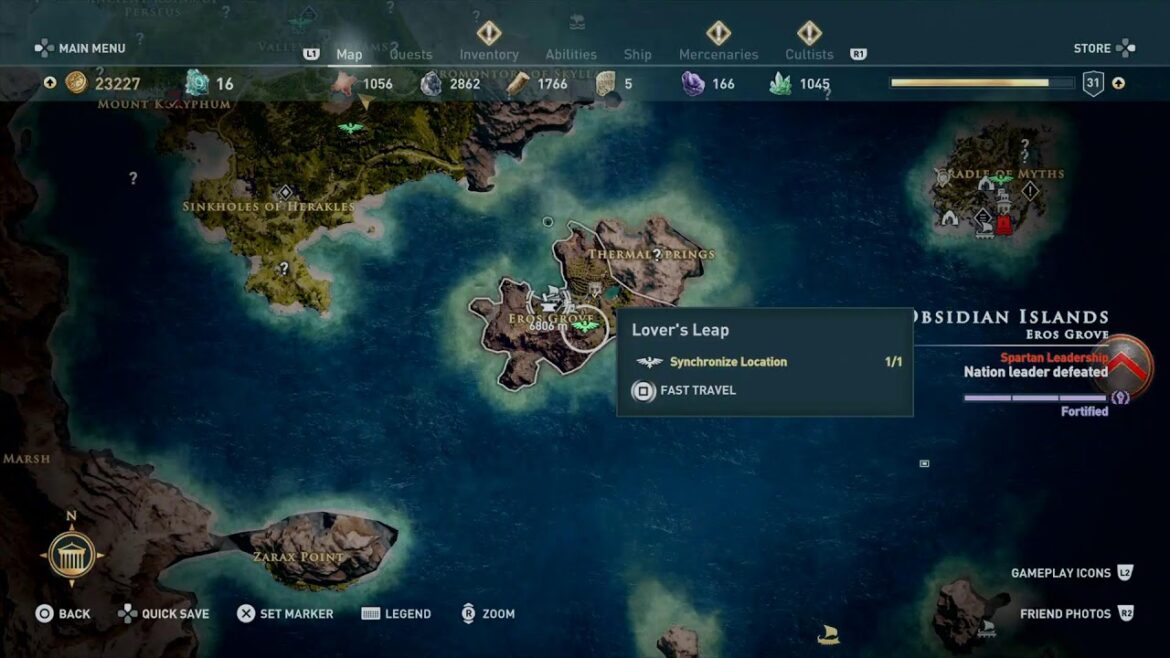The width and height of the screenshot is (1170, 658).
Task: Switch to the Abilities tab
Action: (x=571, y=55)
